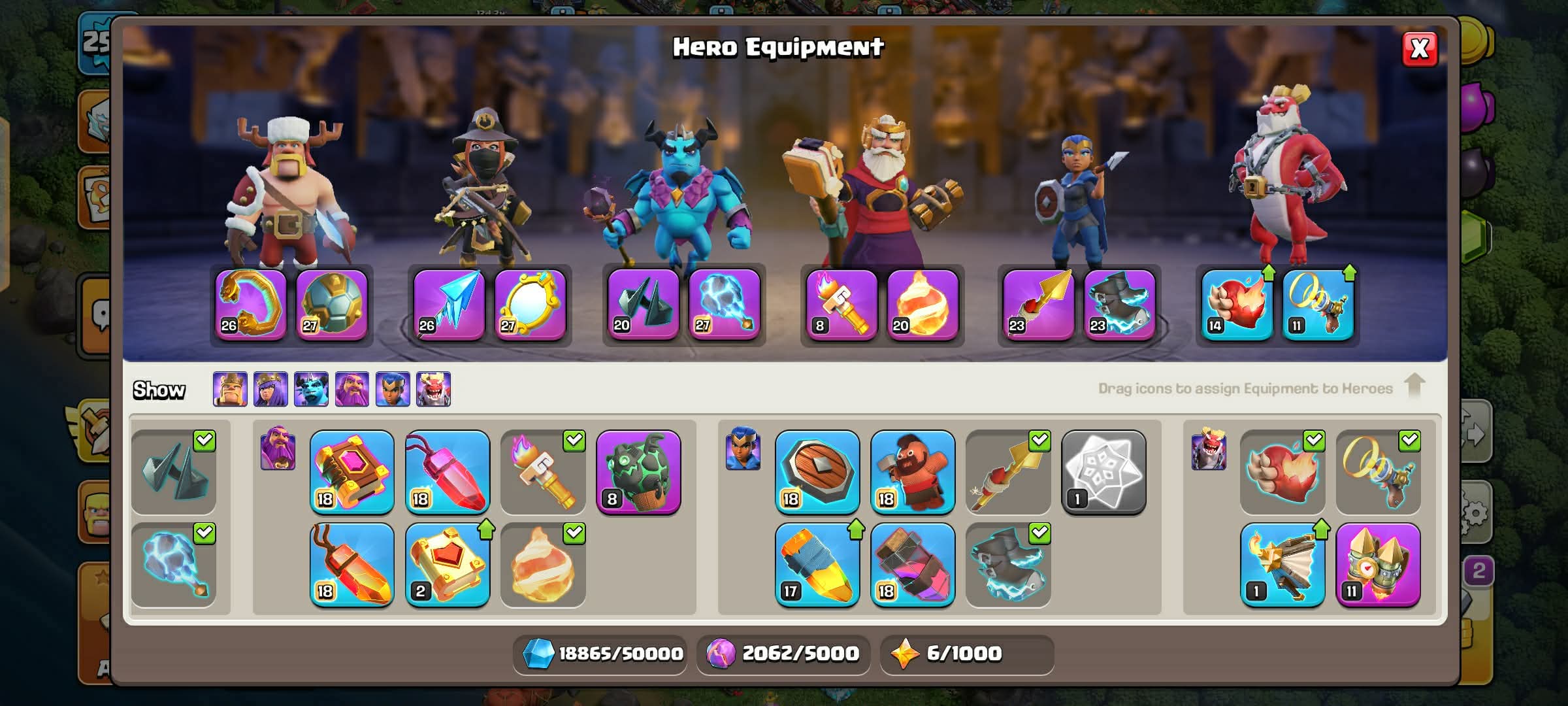Viewport: 1568px width, 706px height.
Task: Close the Hero Equipment window
Action: click(x=1420, y=49)
